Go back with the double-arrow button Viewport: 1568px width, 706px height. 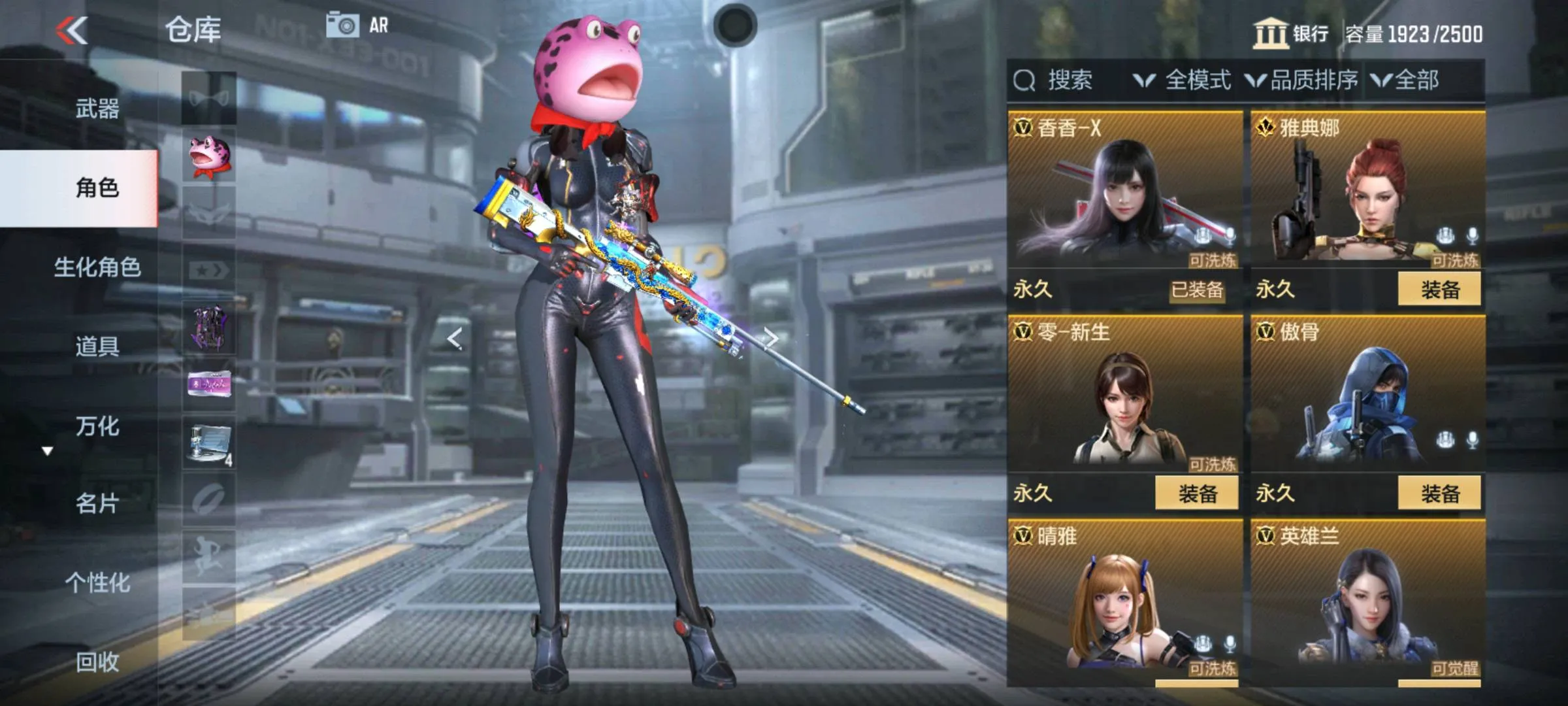coord(72,31)
